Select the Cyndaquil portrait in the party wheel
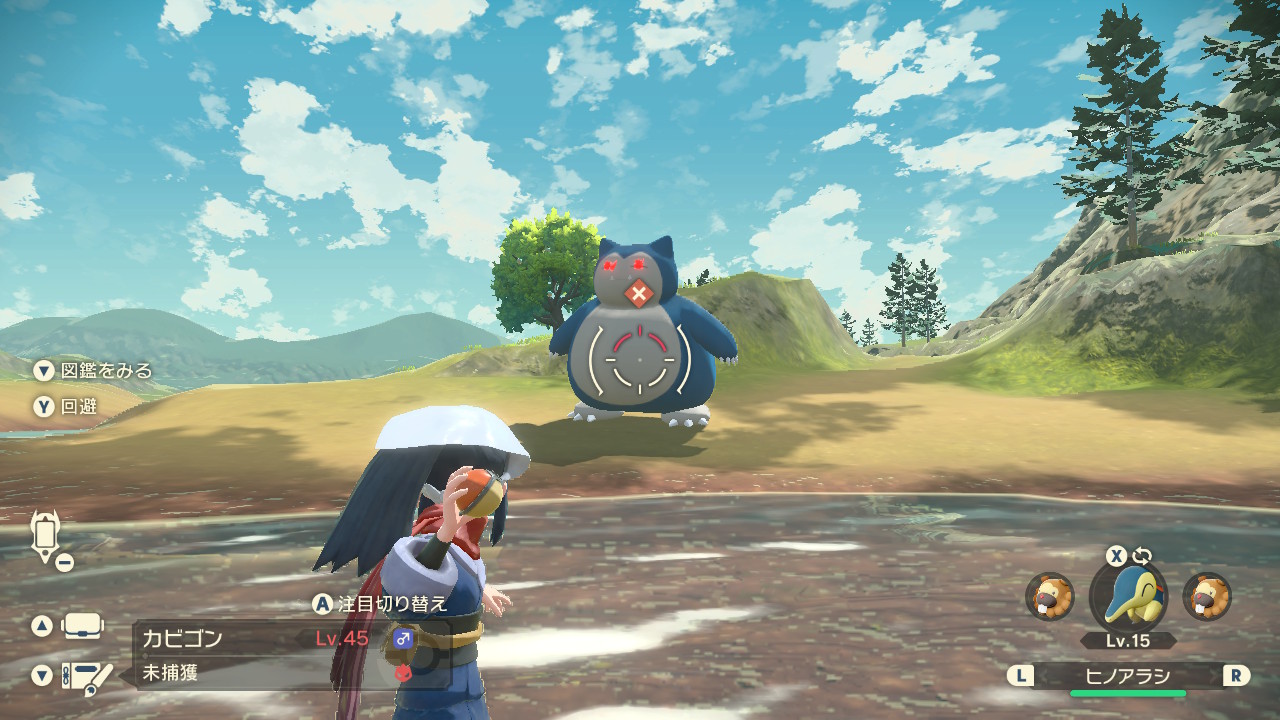Image resolution: width=1280 pixels, height=720 pixels. click(1128, 598)
